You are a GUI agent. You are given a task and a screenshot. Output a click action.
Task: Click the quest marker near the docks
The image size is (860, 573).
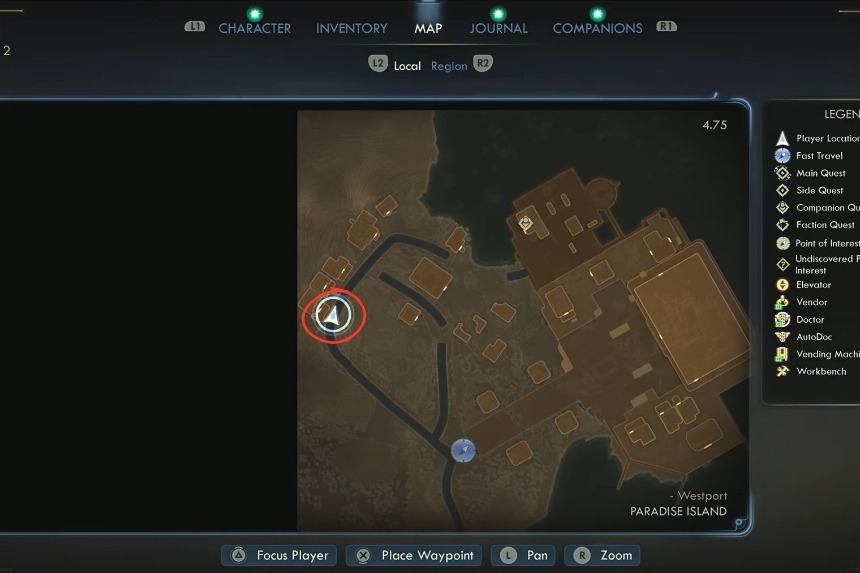(x=526, y=224)
